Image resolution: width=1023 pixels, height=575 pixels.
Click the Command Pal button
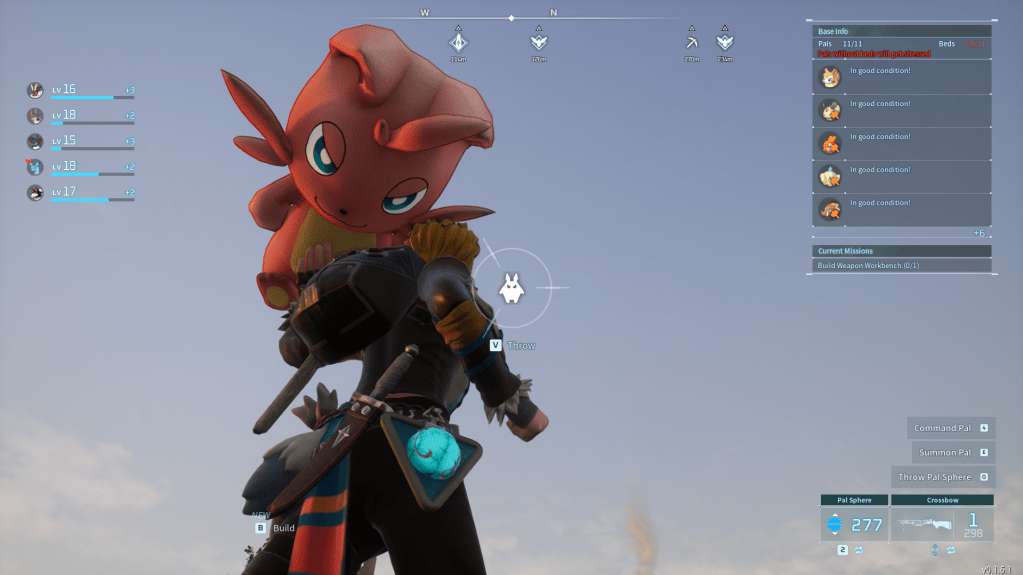coord(950,428)
